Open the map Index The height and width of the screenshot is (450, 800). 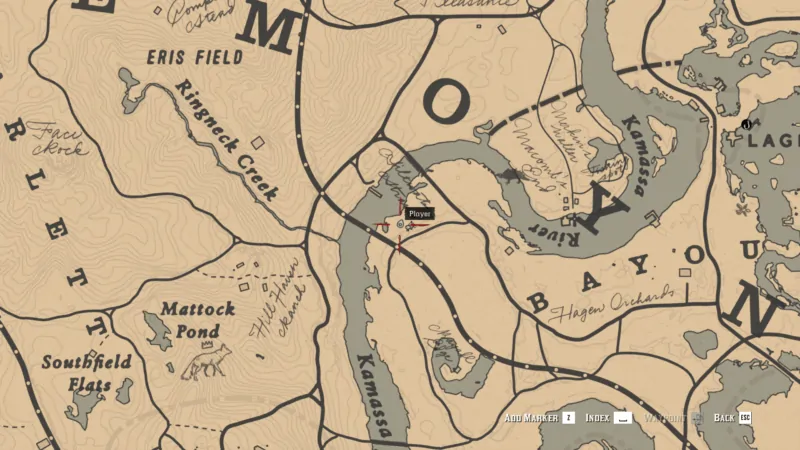tap(609, 417)
